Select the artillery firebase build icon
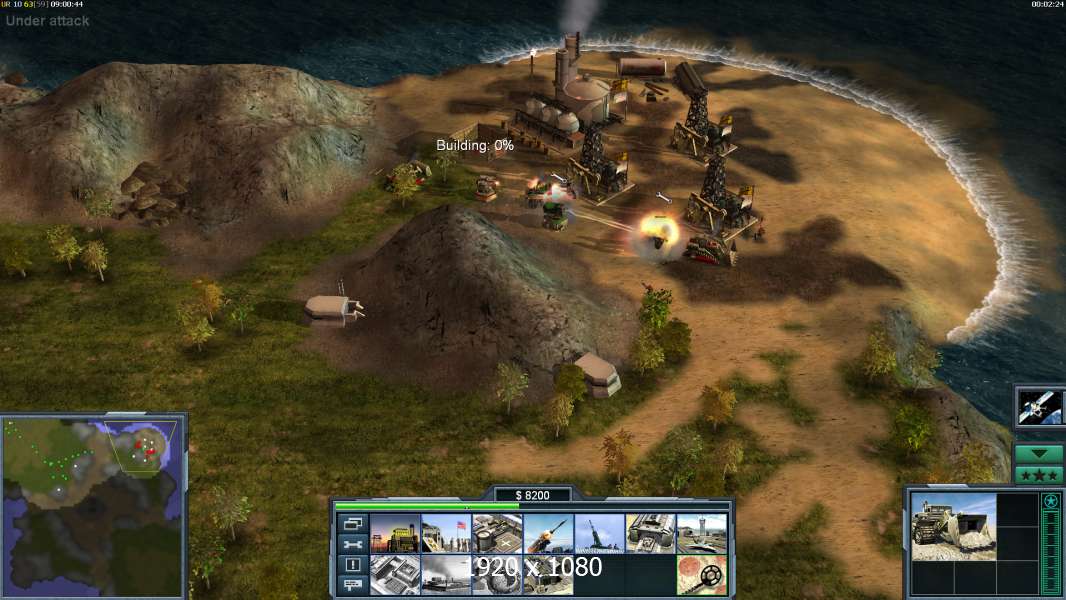This screenshot has height=600, width=1066. [599, 534]
